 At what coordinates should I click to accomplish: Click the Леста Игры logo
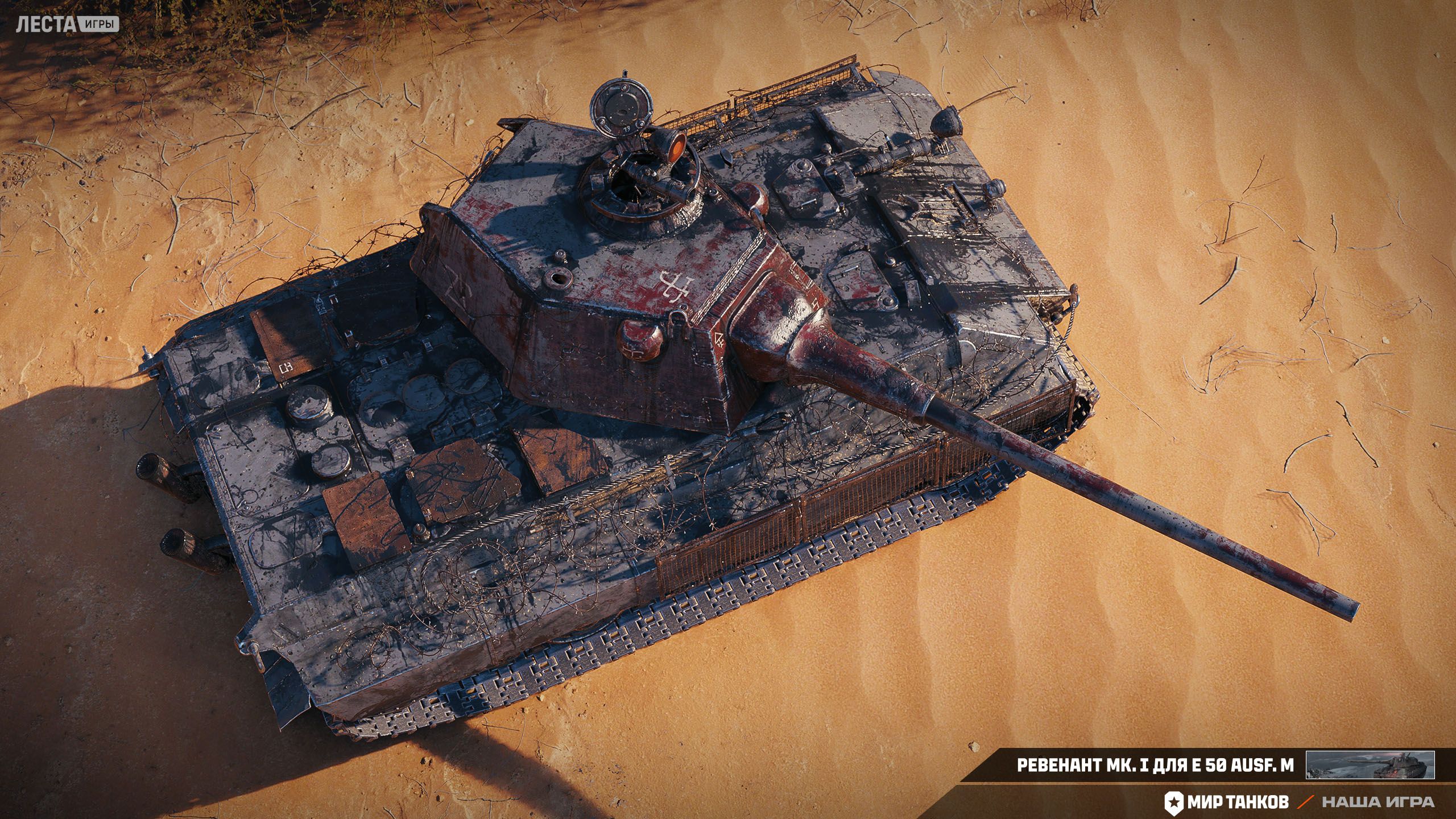tap(67, 24)
